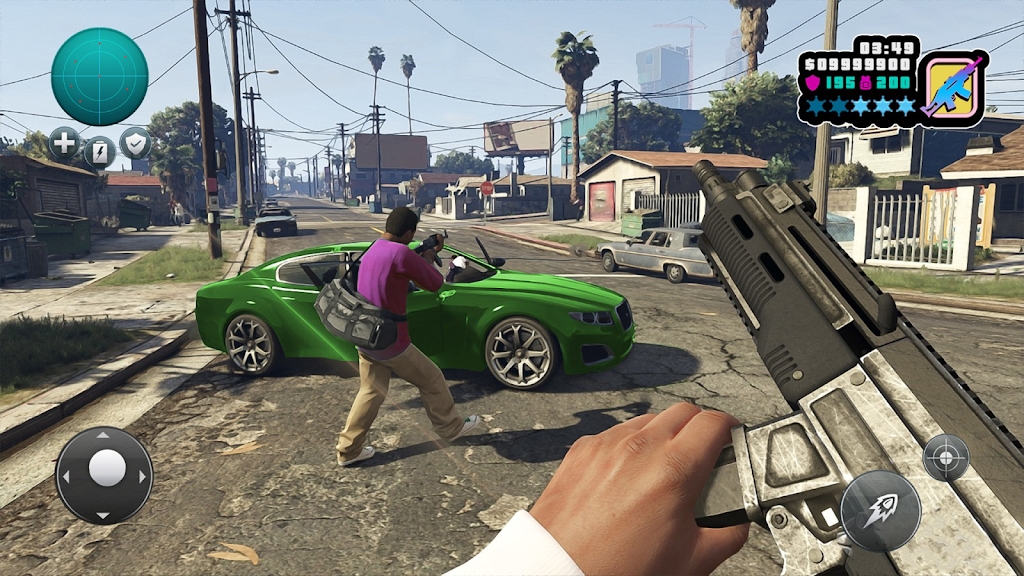
Task: Toggle aim with the crosshair button
Action: (x=945, y=458)
